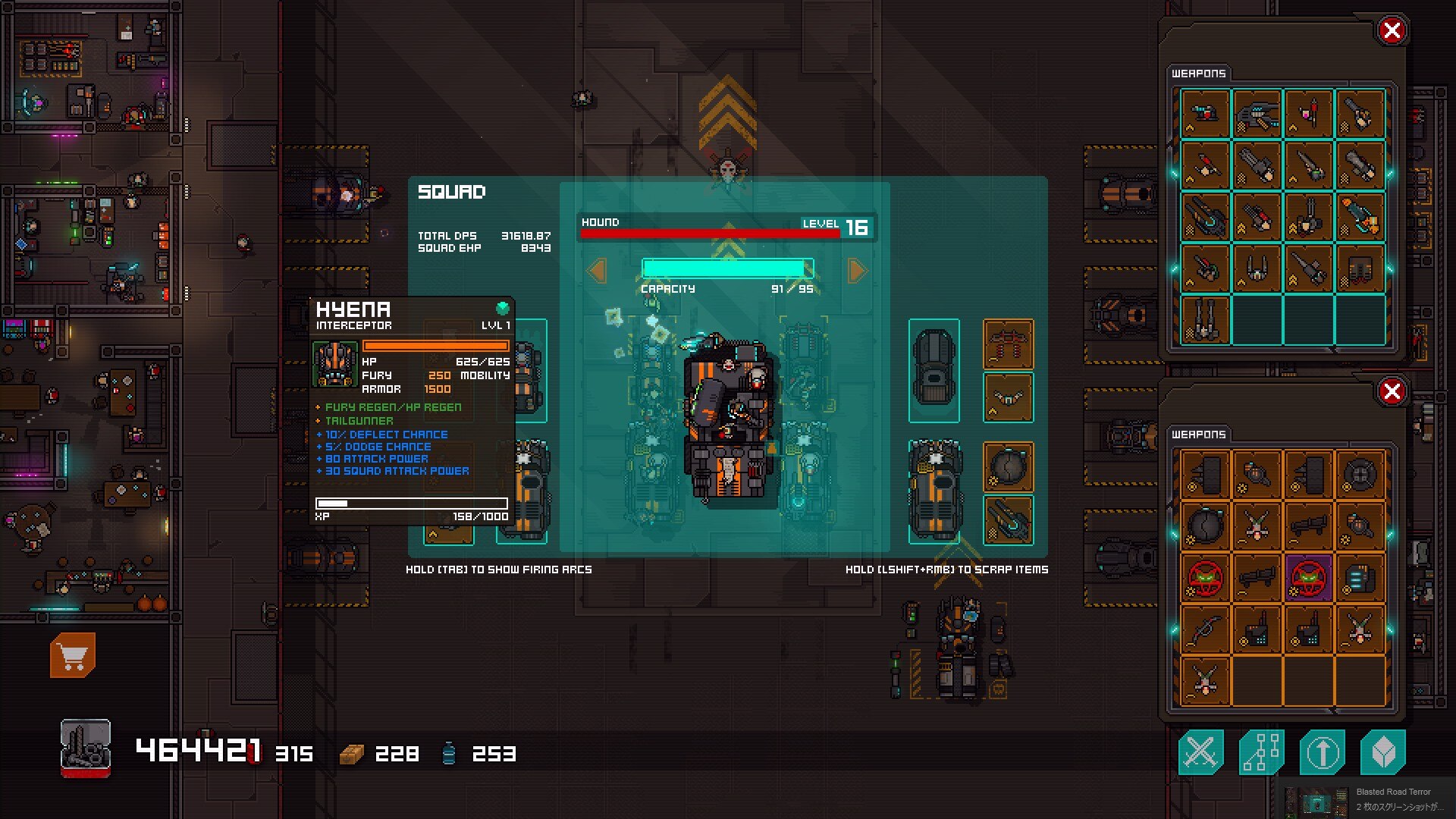Close the upper teal weapons inventory panel
This screenshot has height=819, width=1456.
click(x=1392, y=31)
